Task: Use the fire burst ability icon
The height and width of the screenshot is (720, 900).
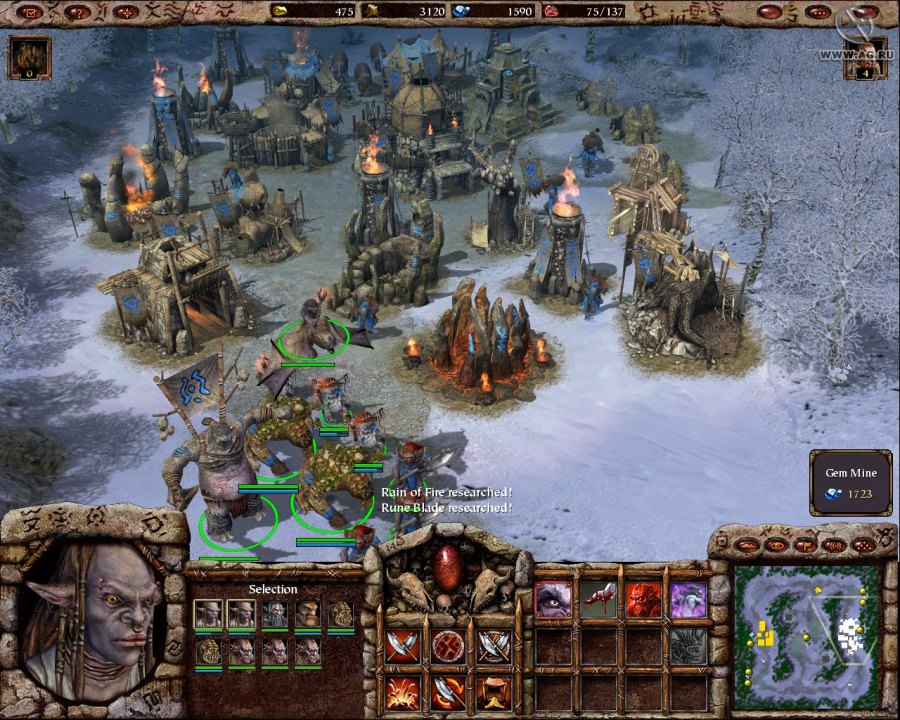Action: coord(402,691)
